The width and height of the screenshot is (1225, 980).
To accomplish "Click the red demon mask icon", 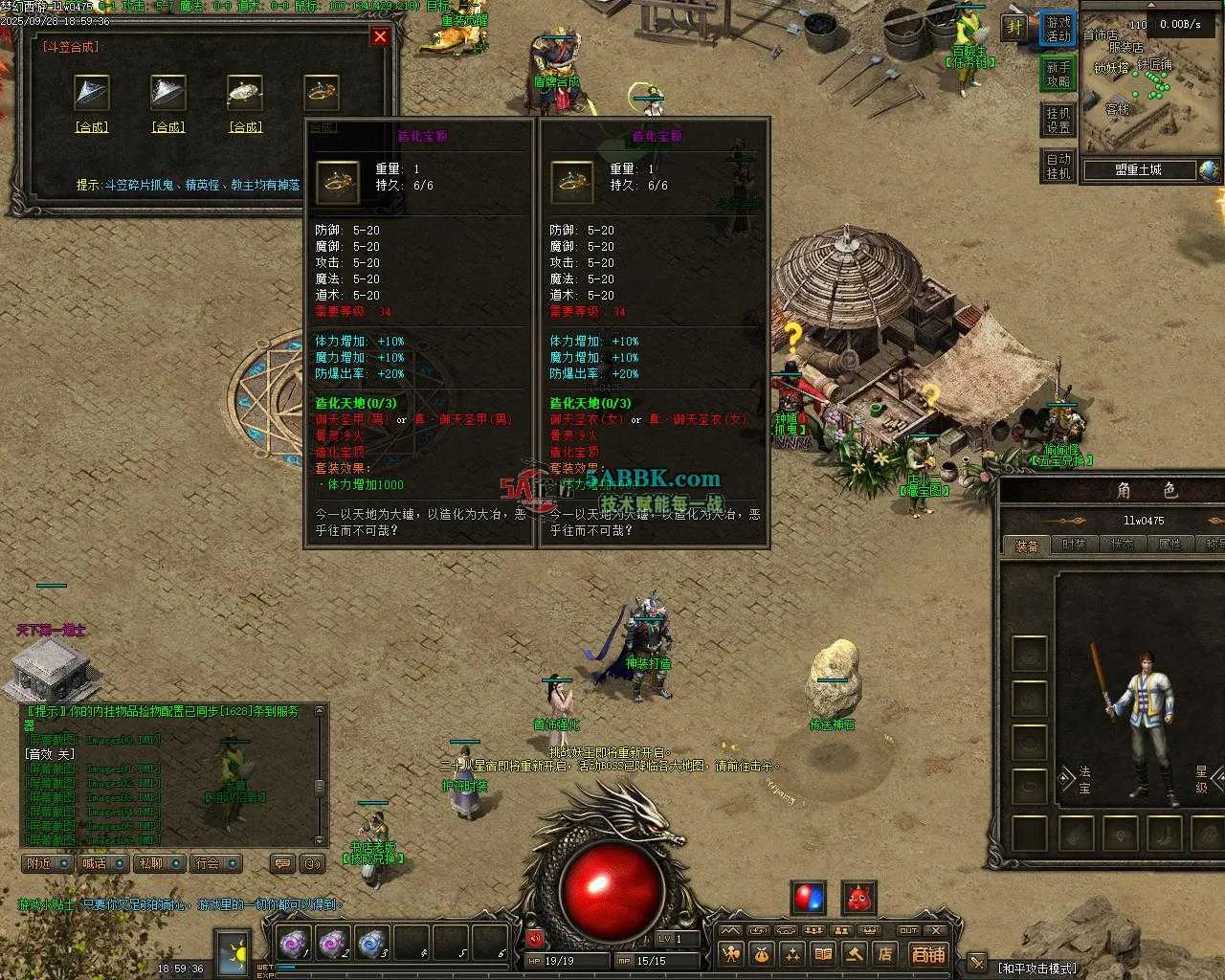I will click(858, 899).
